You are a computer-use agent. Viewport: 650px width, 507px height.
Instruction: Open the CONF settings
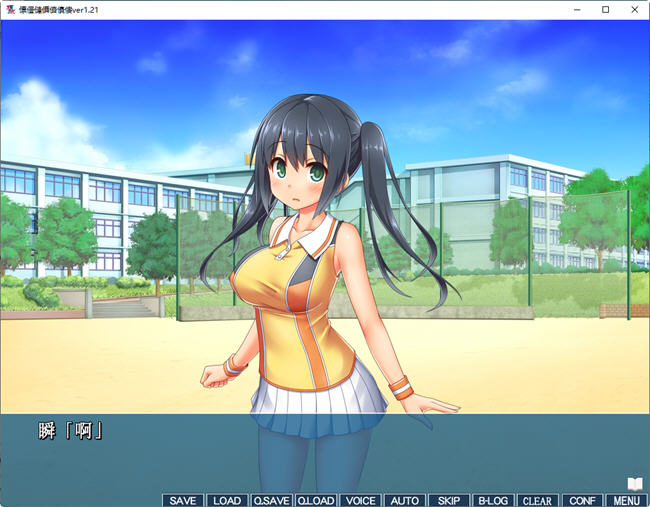point(581,500)
